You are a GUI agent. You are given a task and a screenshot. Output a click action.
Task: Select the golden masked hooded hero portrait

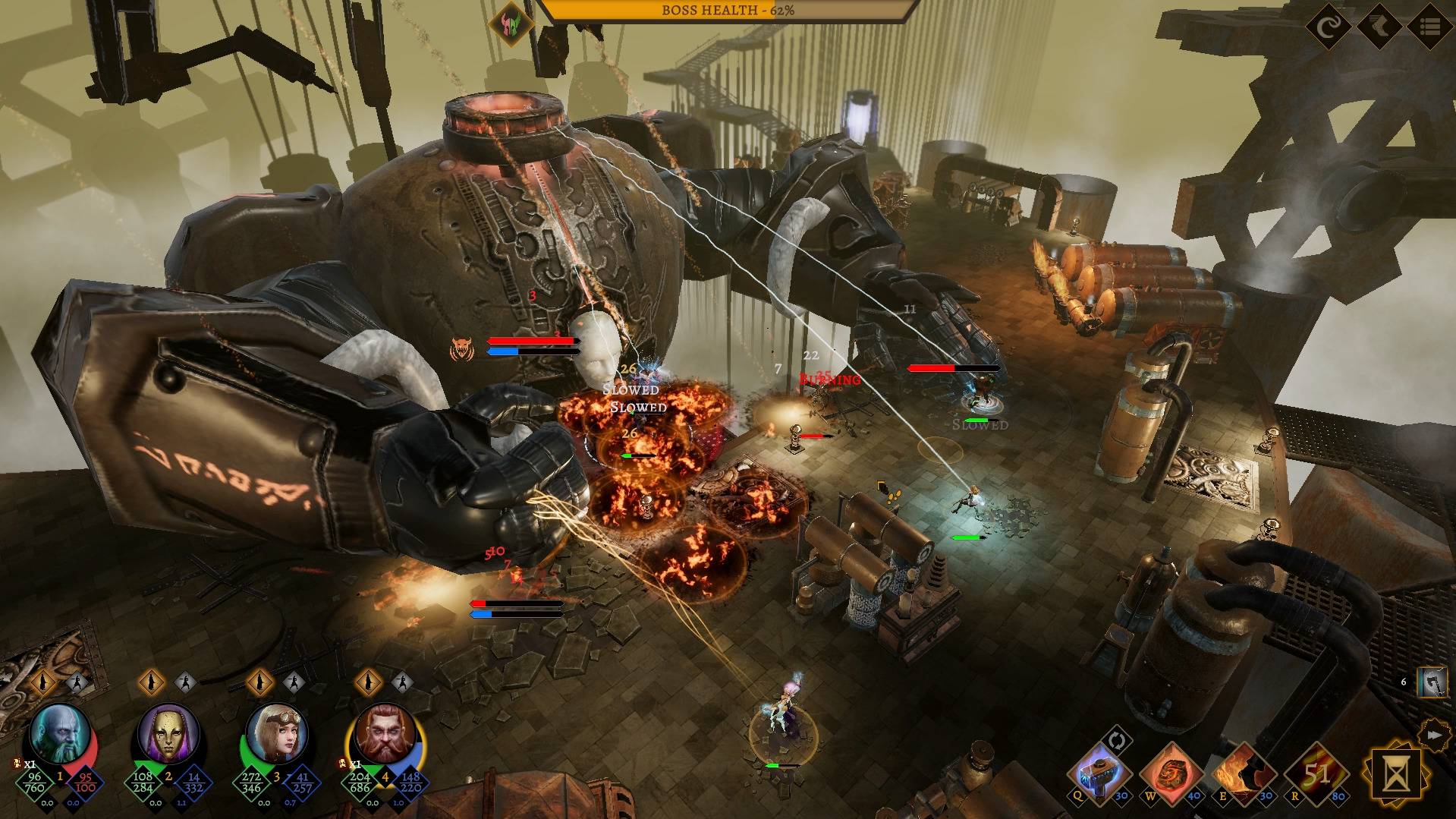point(168,733)
